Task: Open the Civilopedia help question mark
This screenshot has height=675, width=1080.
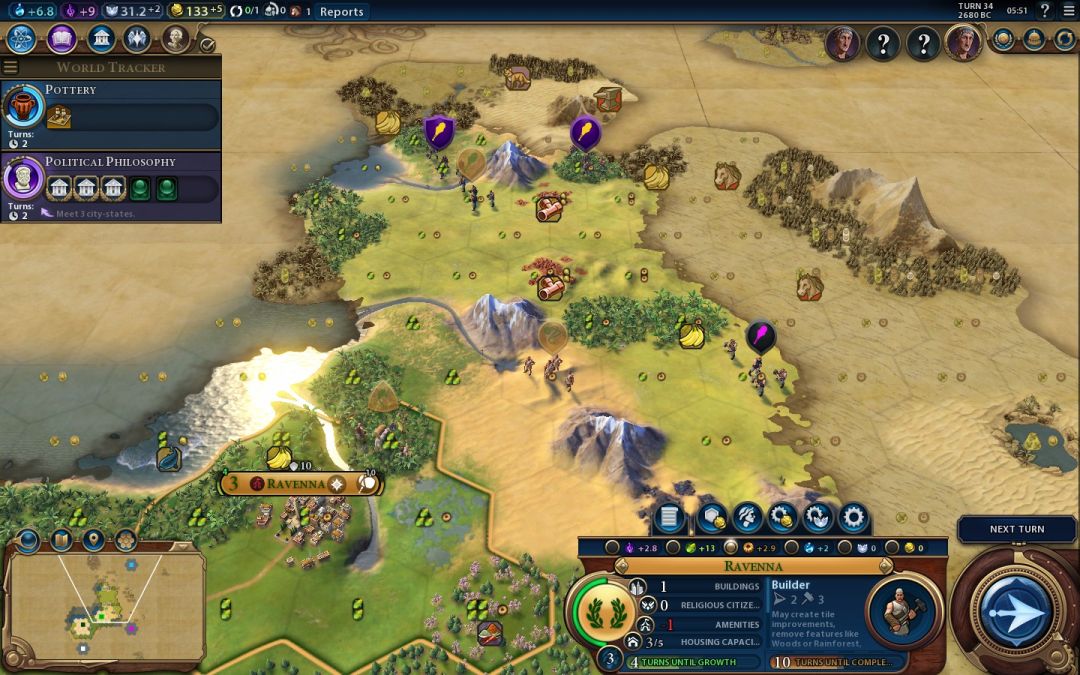Action: [x=1045, y=11]
